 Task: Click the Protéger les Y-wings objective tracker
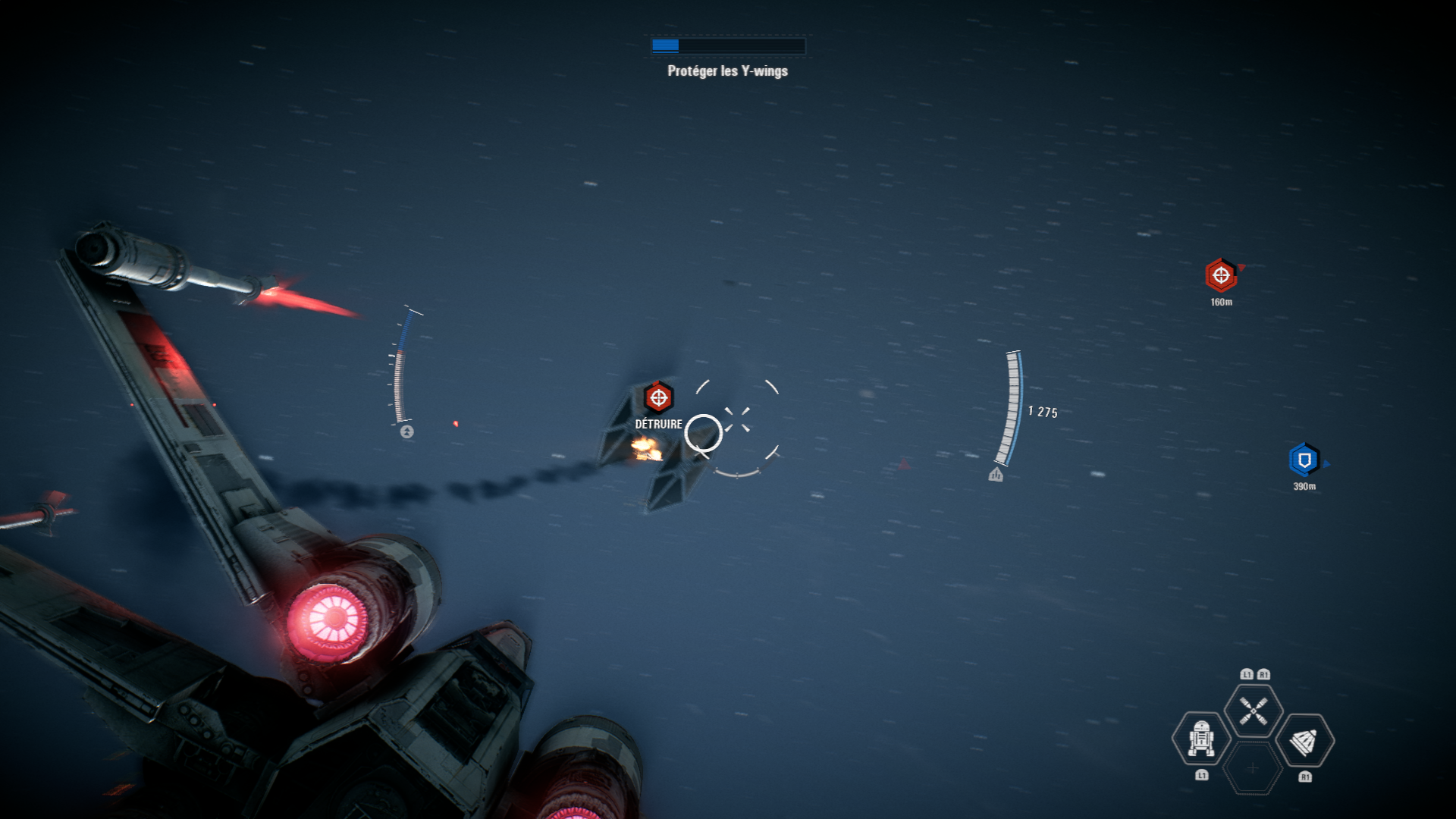tap(727, 71)
